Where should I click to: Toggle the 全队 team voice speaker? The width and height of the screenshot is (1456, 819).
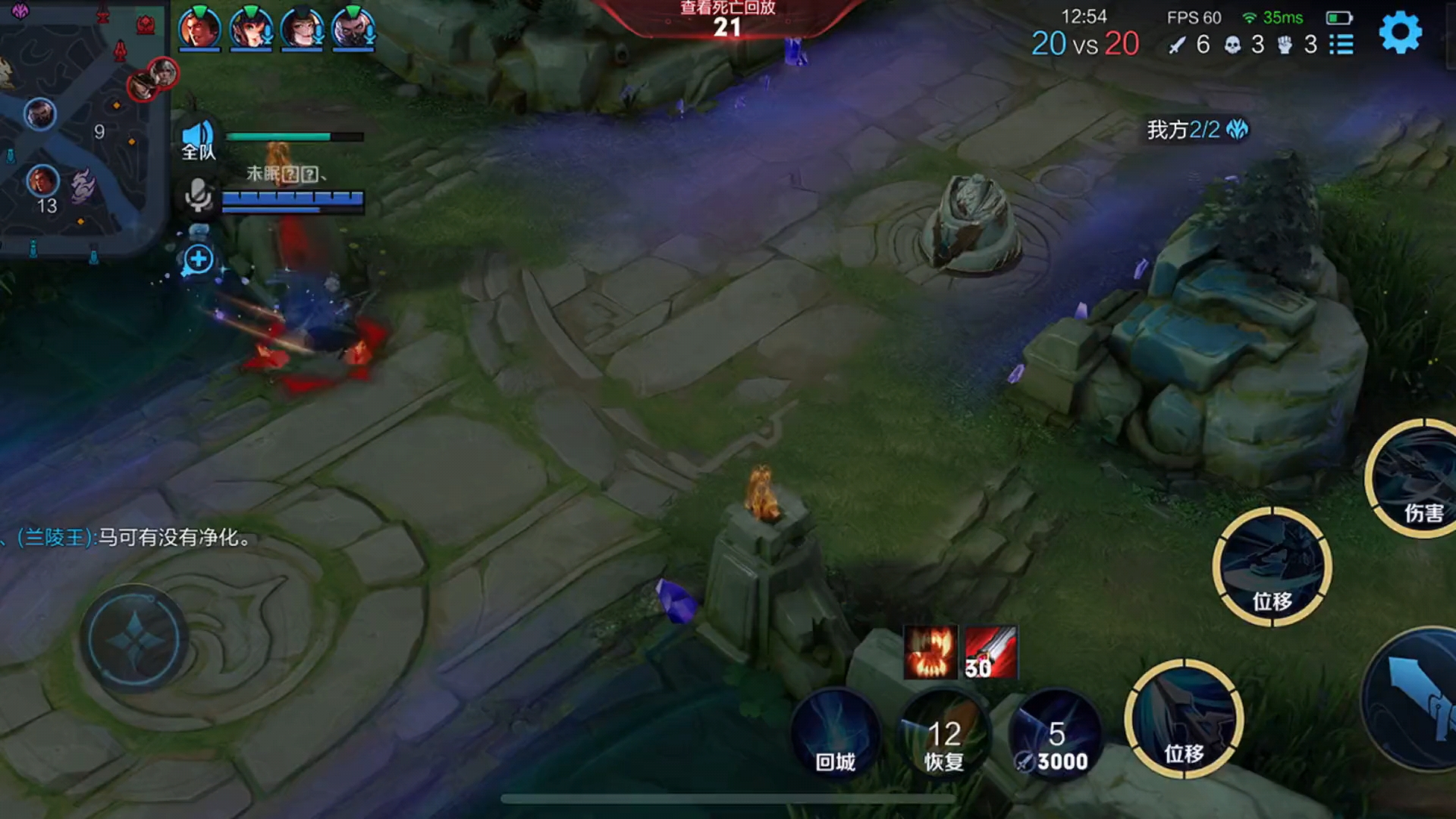[x=198, y=139]
